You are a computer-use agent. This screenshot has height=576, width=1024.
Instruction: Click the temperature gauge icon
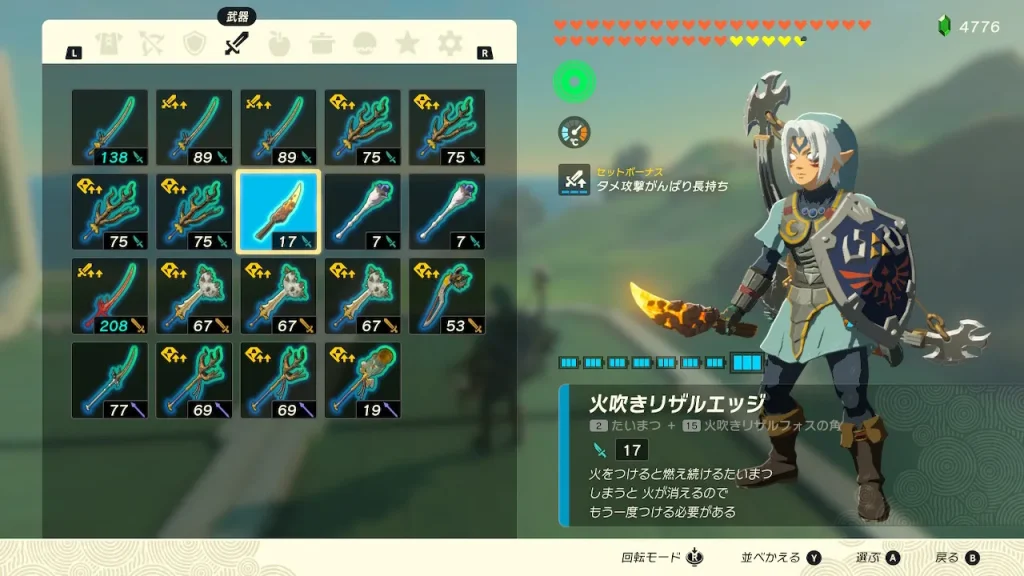pos(574,131)
